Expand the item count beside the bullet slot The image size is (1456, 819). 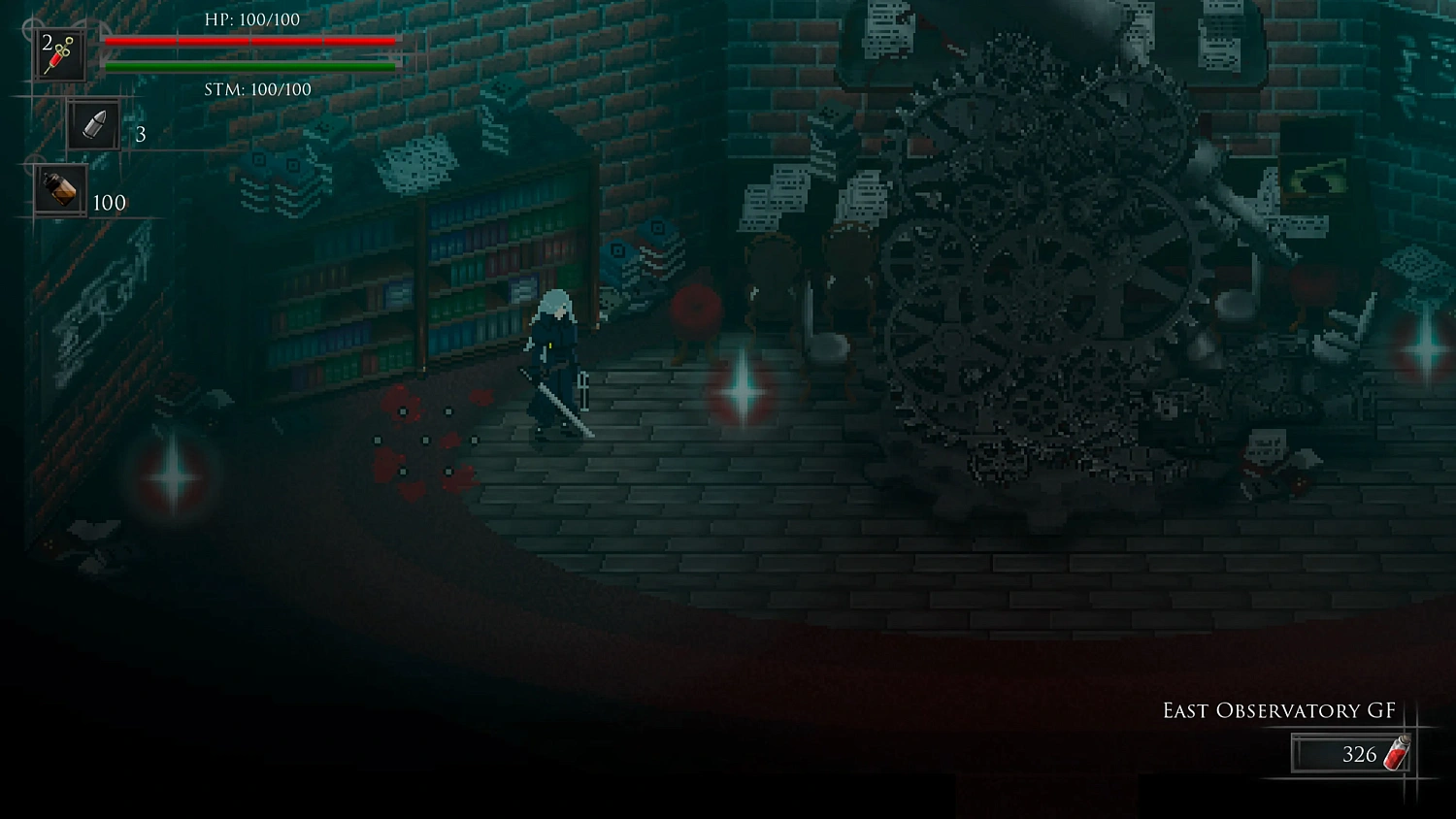click(x=139, y=135)
